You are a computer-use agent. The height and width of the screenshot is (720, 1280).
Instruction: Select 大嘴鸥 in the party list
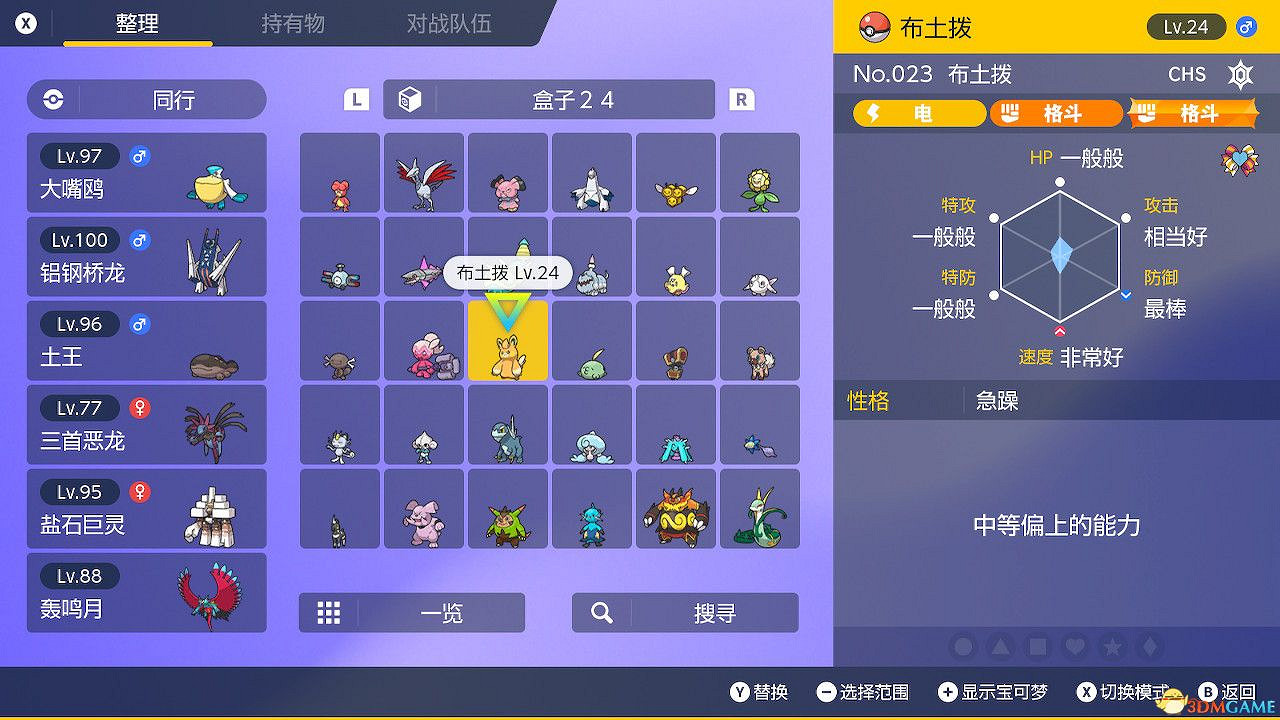(146, 172)
